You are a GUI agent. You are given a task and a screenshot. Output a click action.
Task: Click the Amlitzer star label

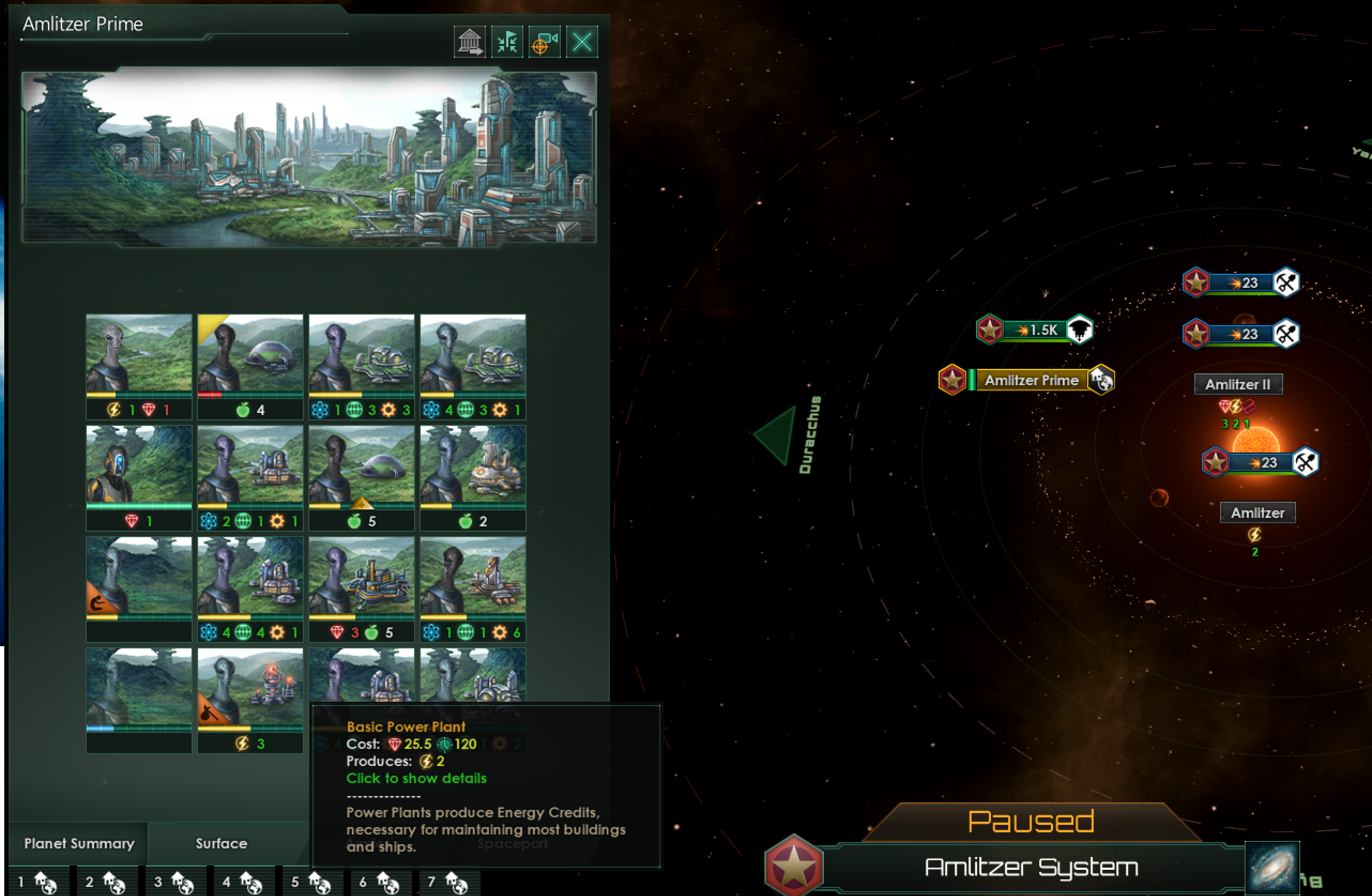pyautogui.click(x=1257, y=512)
